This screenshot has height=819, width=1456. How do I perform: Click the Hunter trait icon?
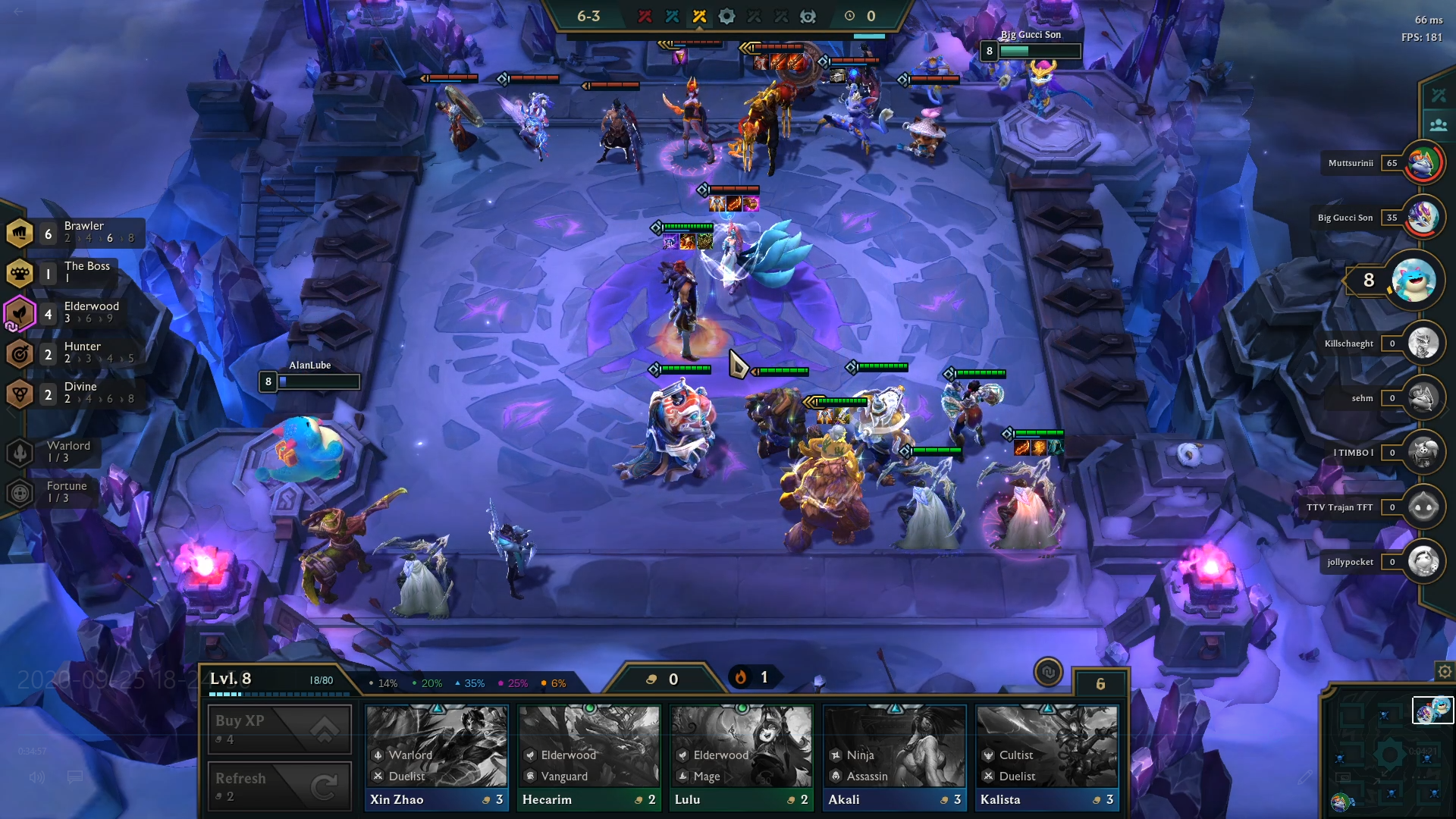(x=20, y=353)
